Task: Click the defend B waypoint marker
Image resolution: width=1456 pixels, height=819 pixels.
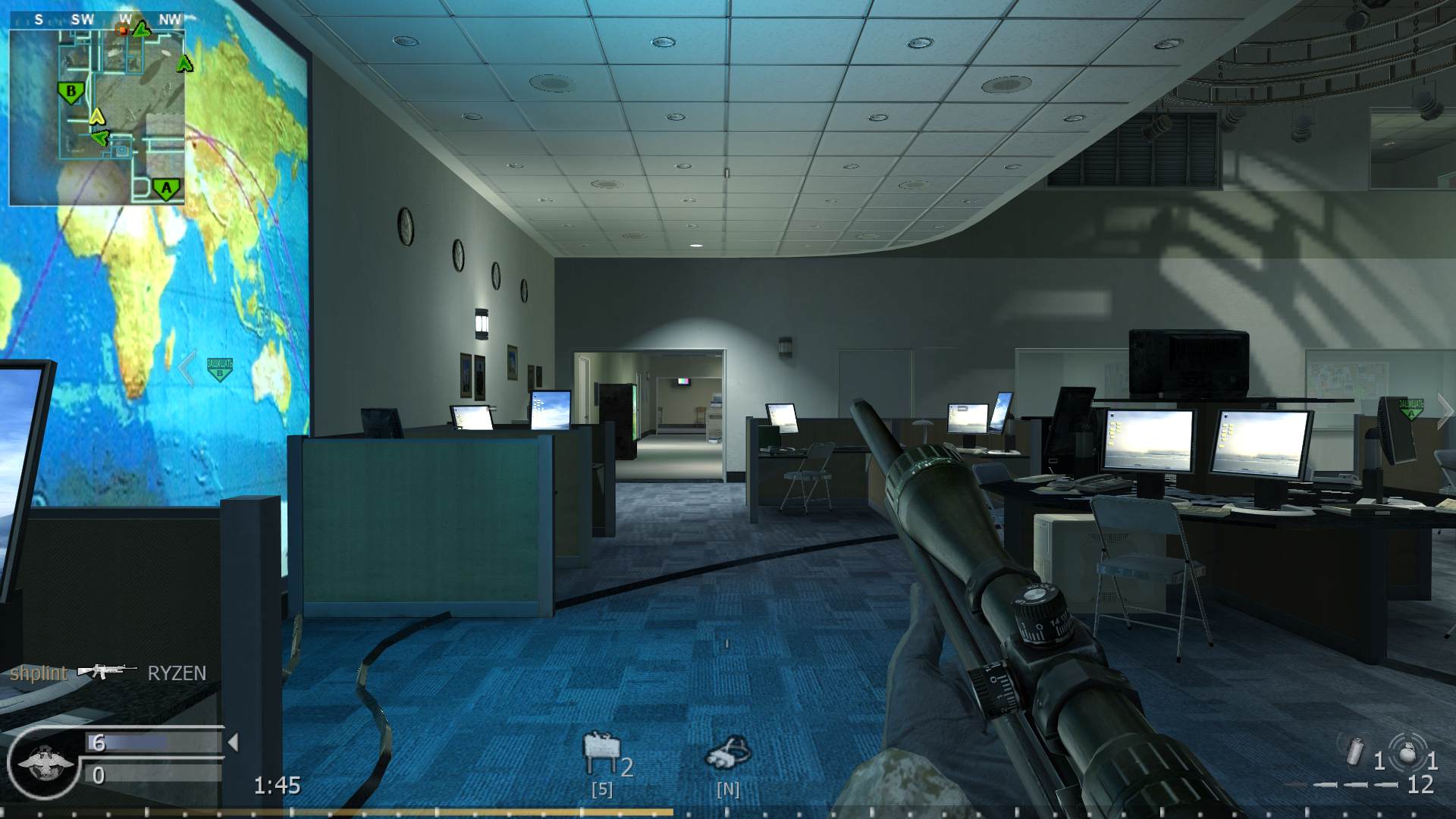Action: point(219,369)
